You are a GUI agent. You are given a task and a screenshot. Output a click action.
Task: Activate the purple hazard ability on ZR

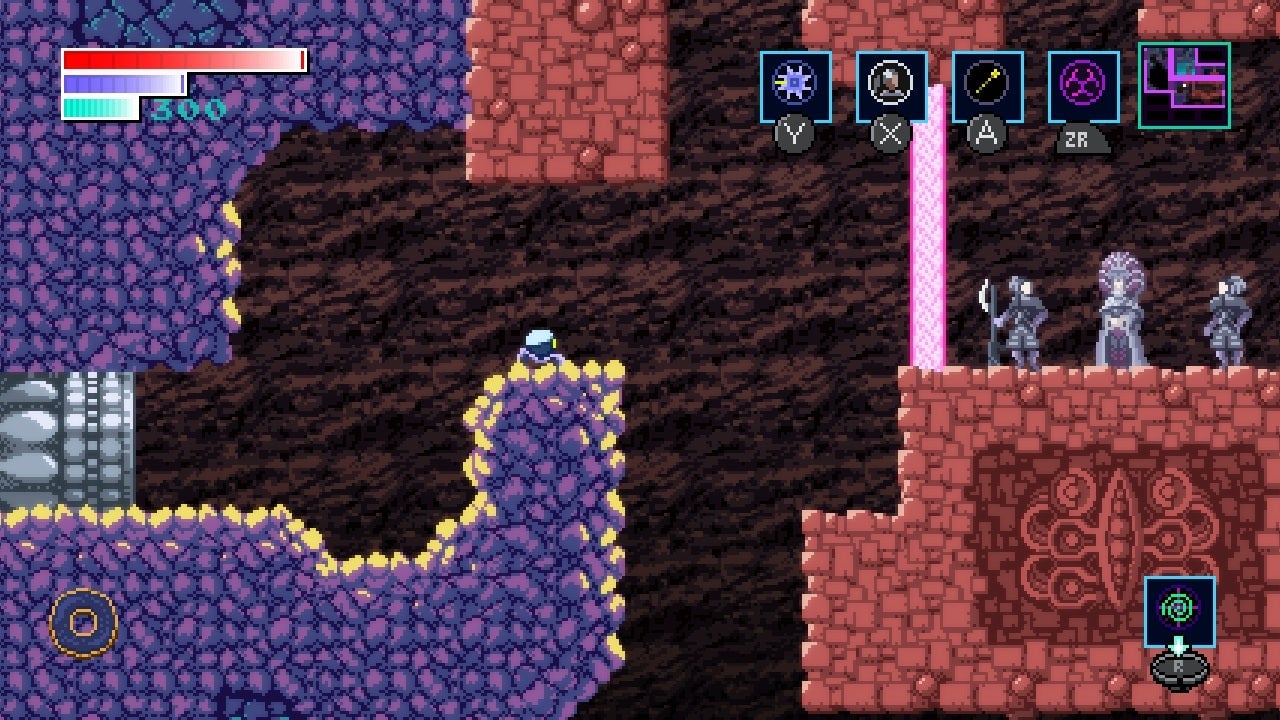coord(1084,85)
